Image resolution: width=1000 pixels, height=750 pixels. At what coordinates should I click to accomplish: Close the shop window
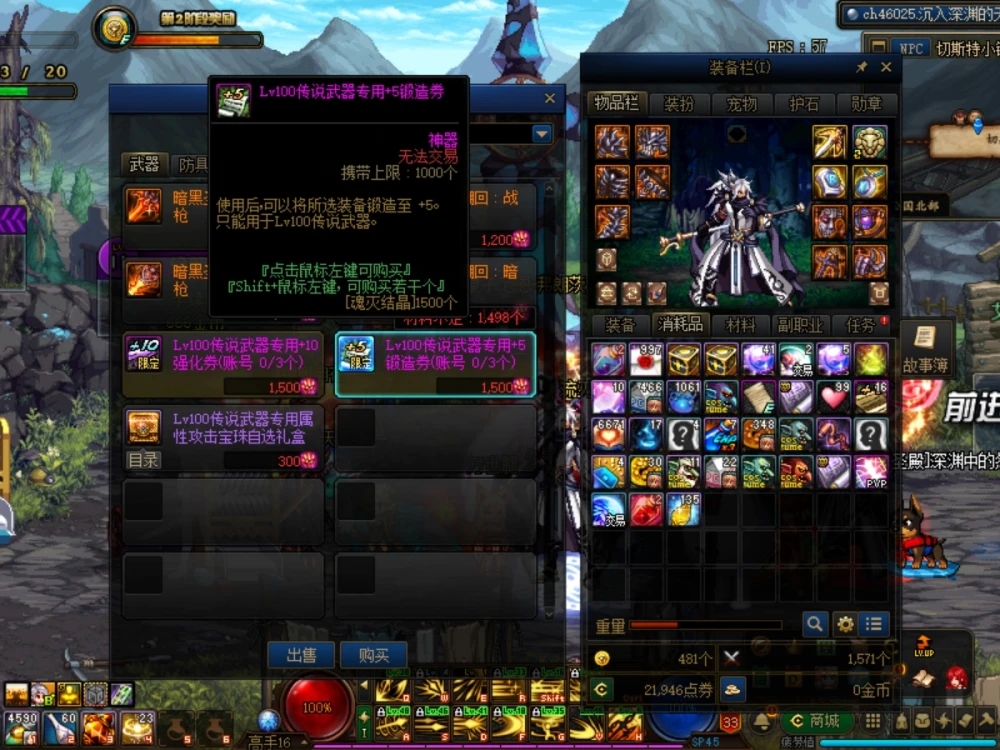(549, 99)
